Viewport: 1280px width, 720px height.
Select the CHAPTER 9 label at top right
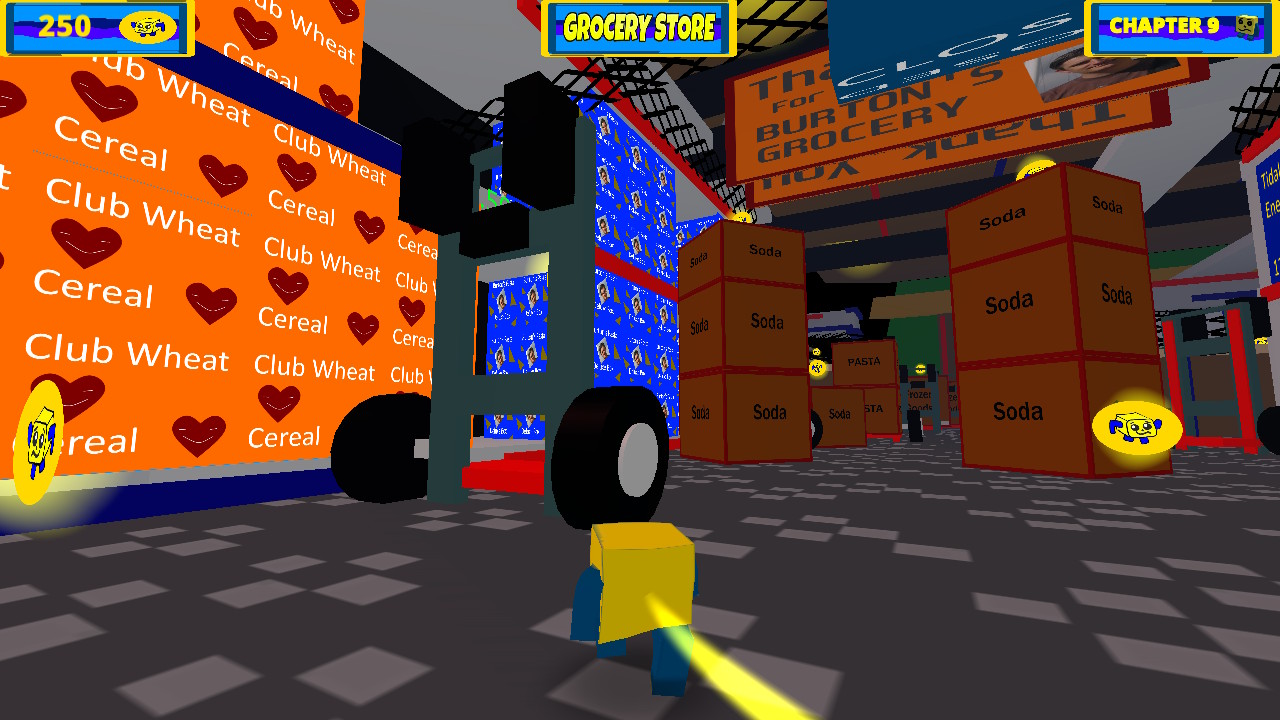coord(1167,25)
